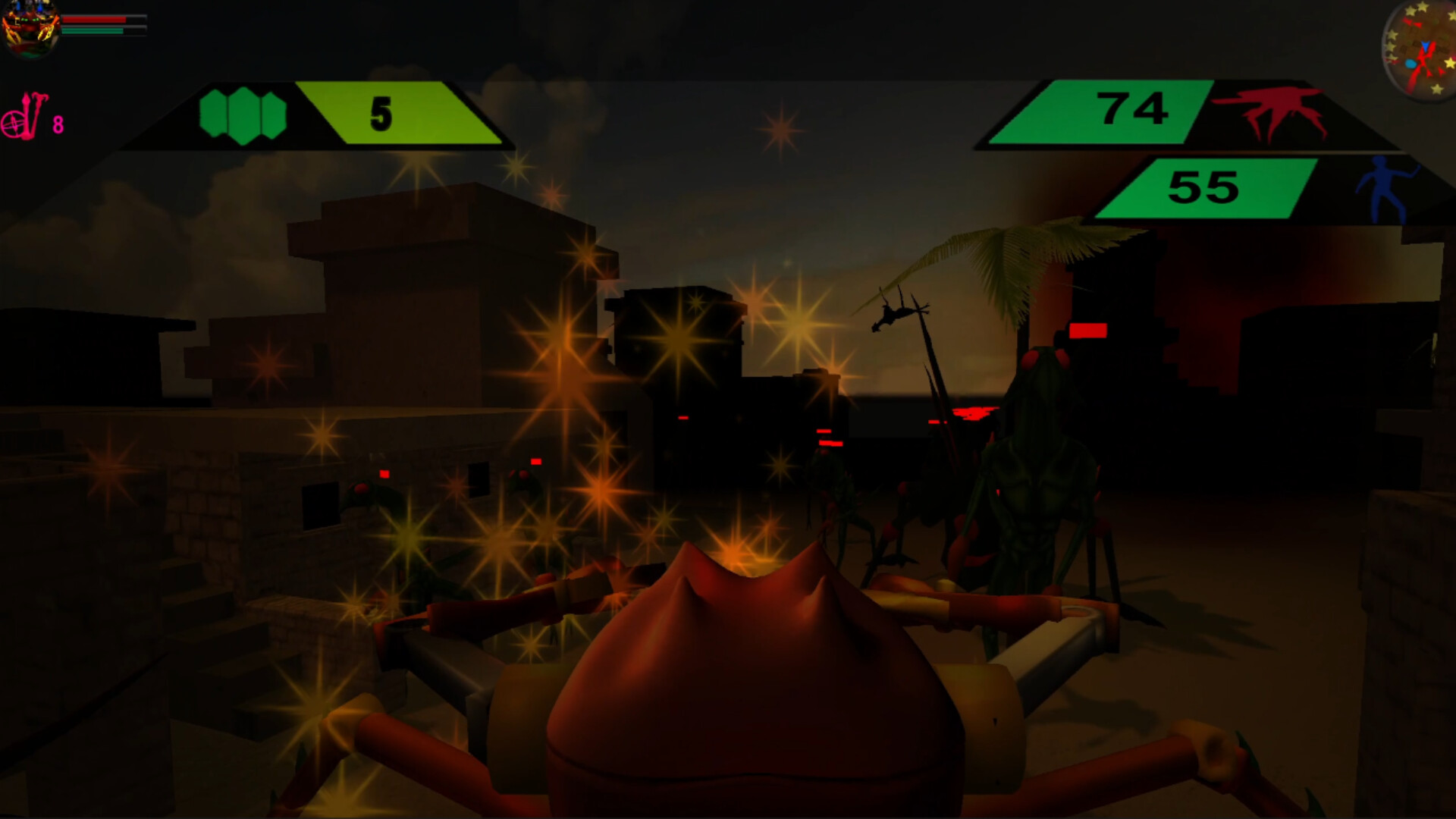1456x819 pixels.
Task: Click a yellow star on the minimap
Action: [1423, 7]
